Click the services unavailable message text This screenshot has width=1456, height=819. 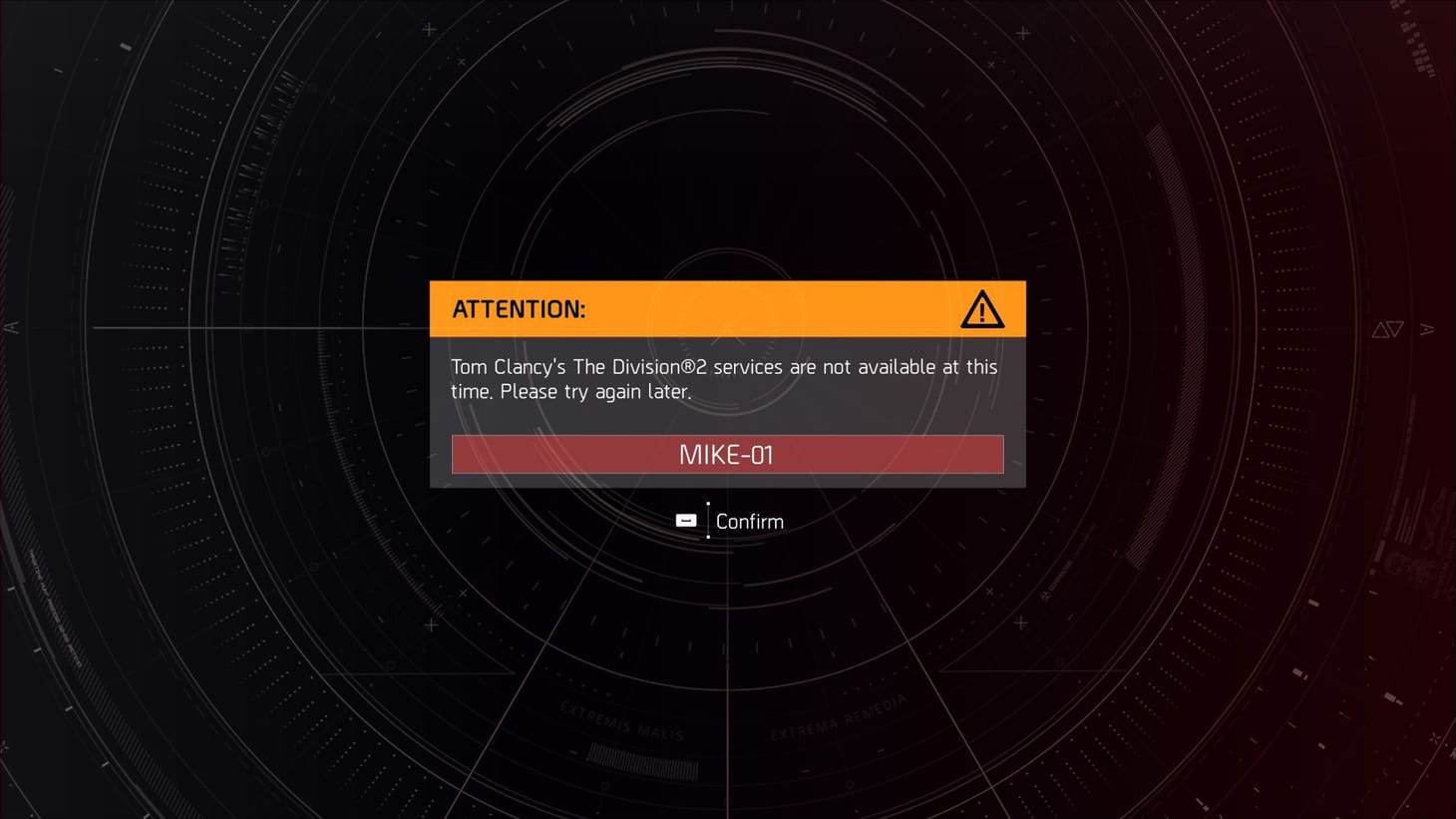tap(723, 379)
